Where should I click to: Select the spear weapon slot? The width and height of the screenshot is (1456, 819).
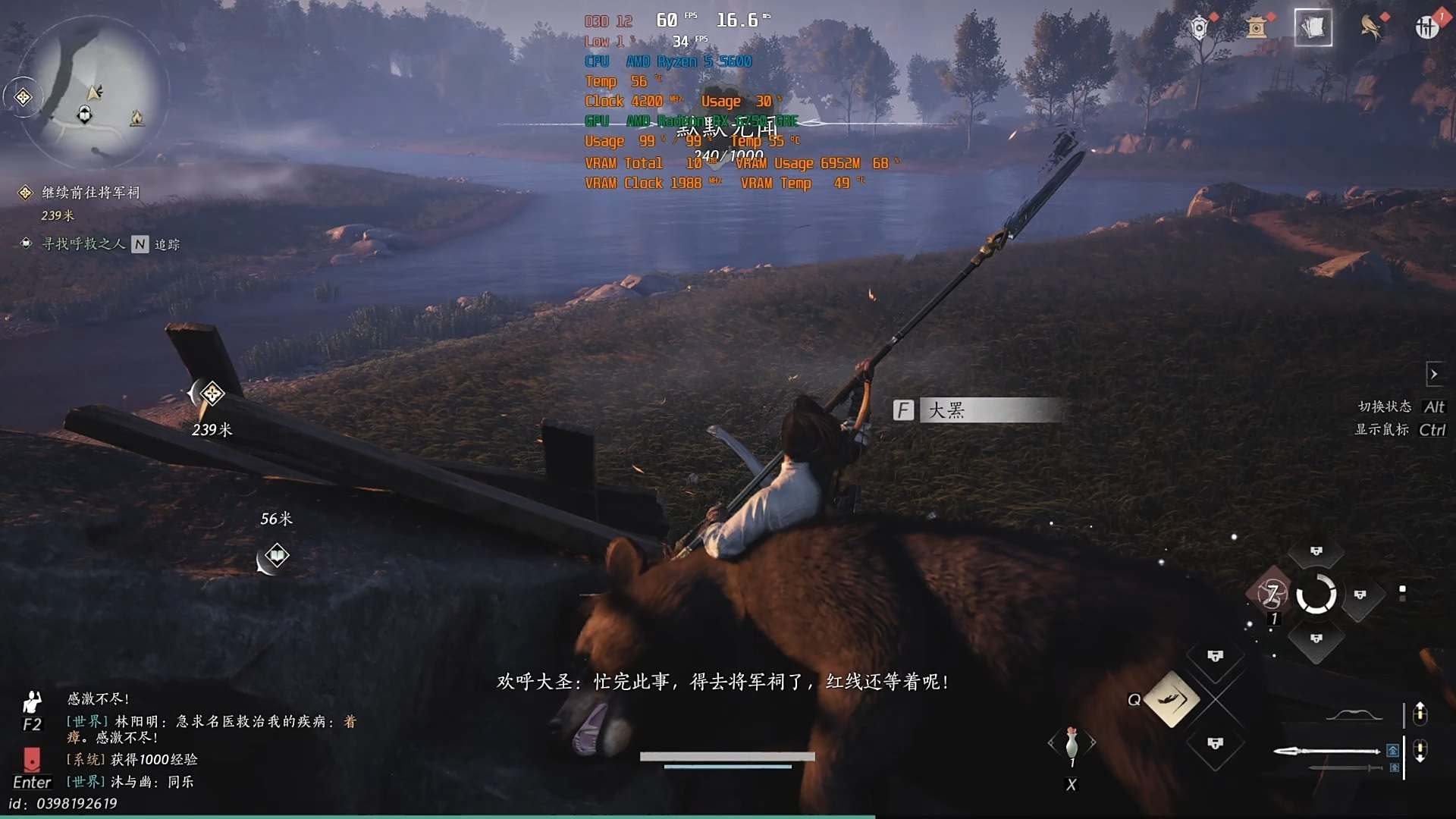pyautogui.click(x=1326, y=751)
